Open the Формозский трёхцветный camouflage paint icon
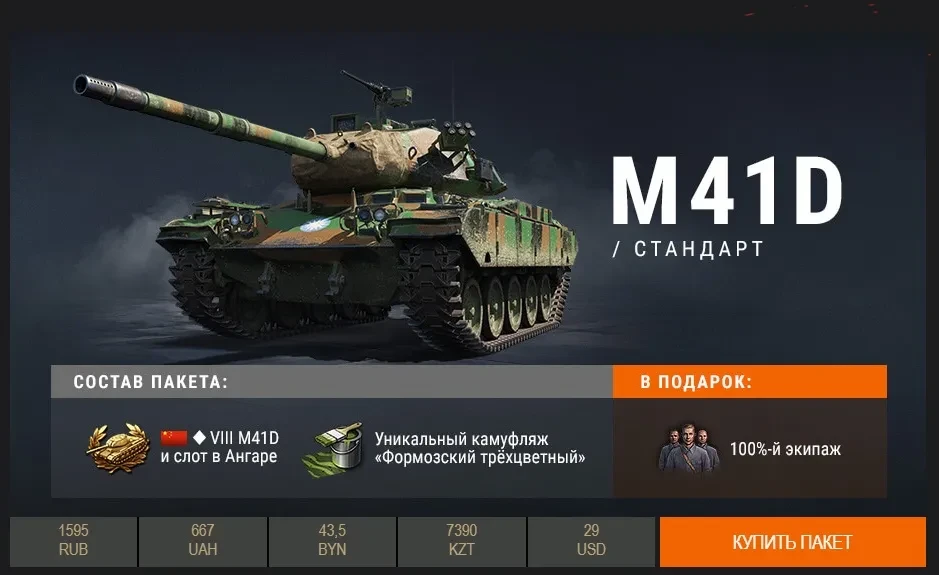 (338, 448)
